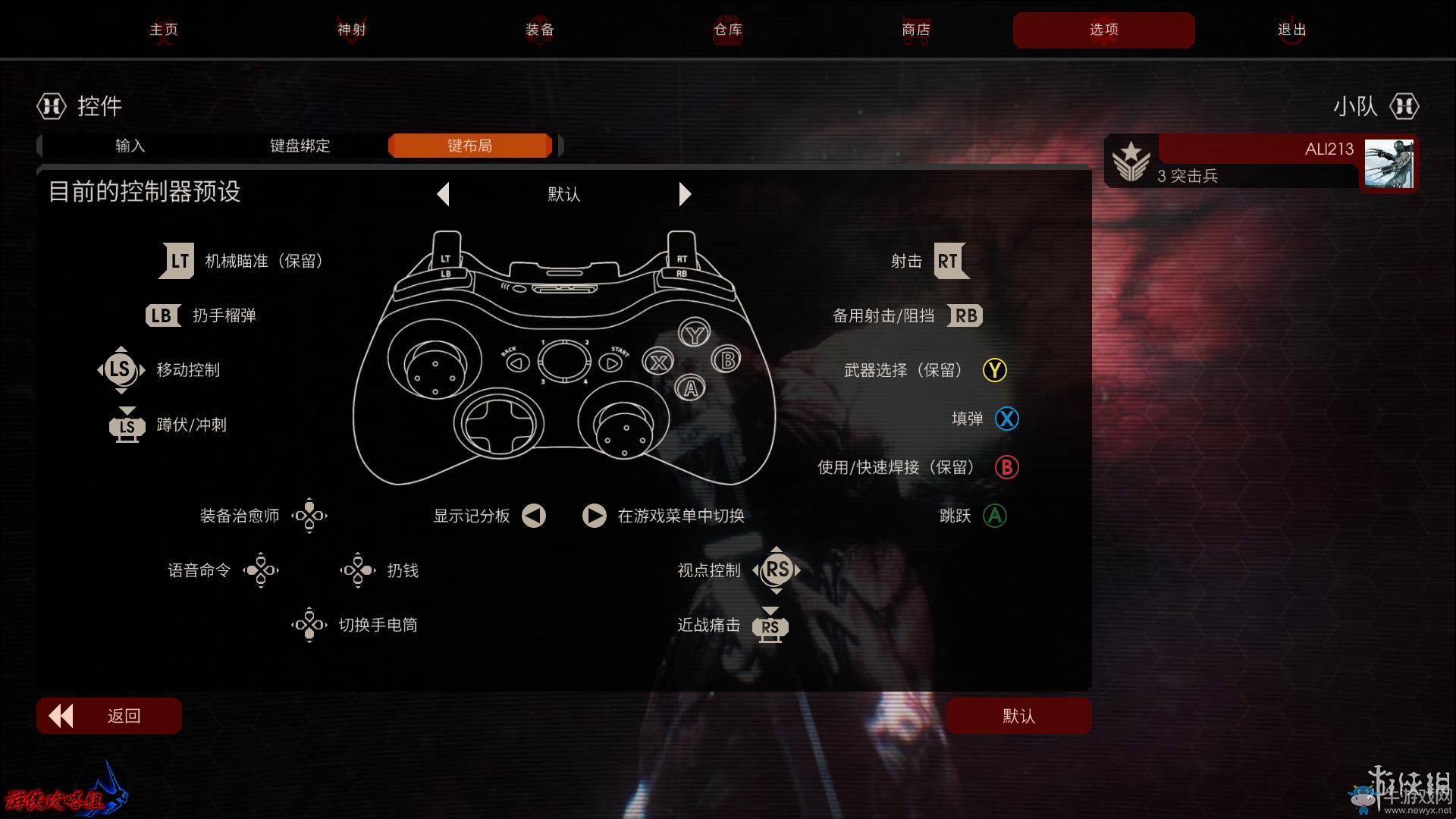Image resolution: width=1456 pixels, height=819 pixels.
Task: Switch to the 输入 input tab
Action: 130,146
